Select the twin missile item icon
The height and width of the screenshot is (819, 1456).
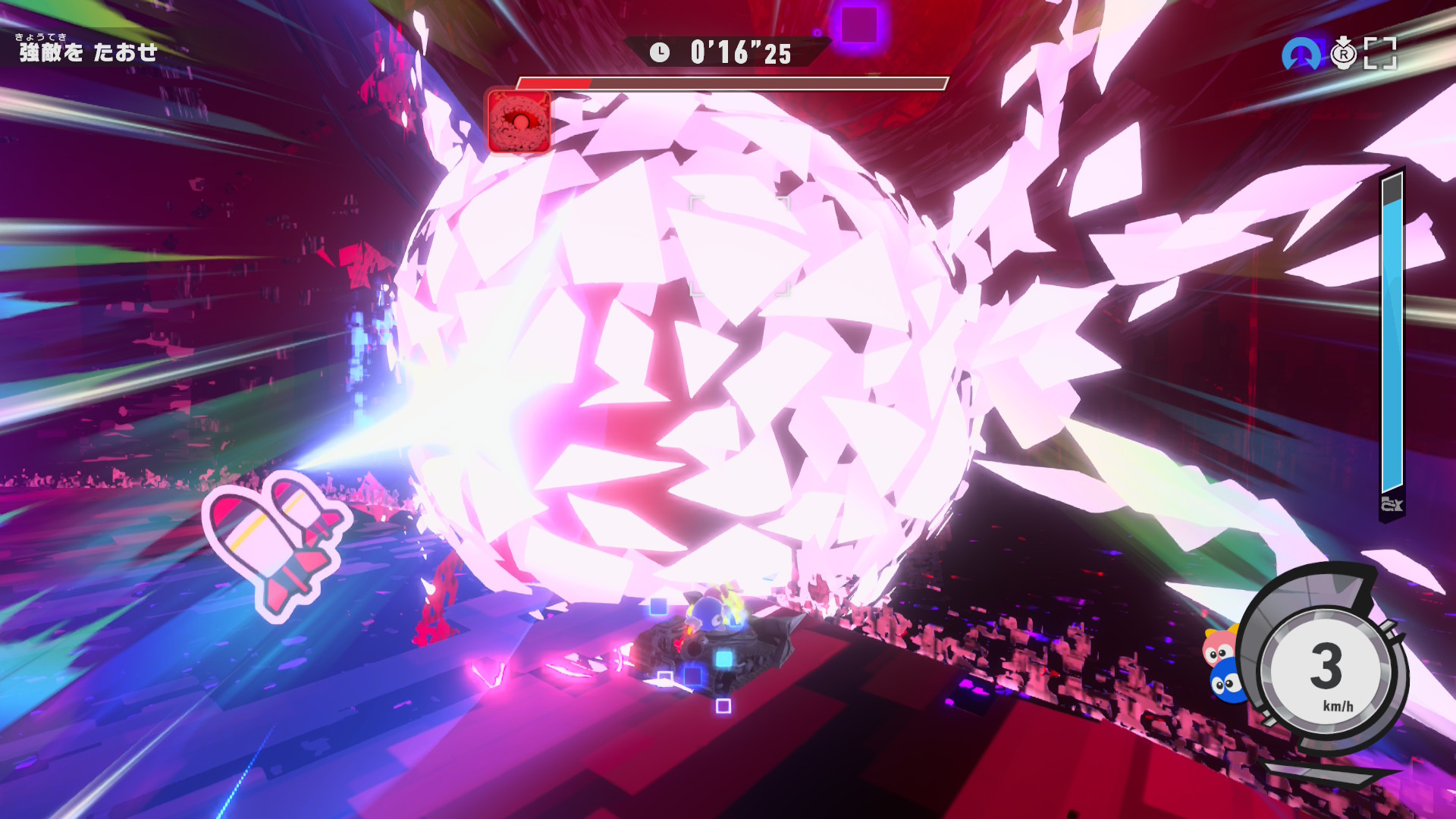tap(275, 542)
